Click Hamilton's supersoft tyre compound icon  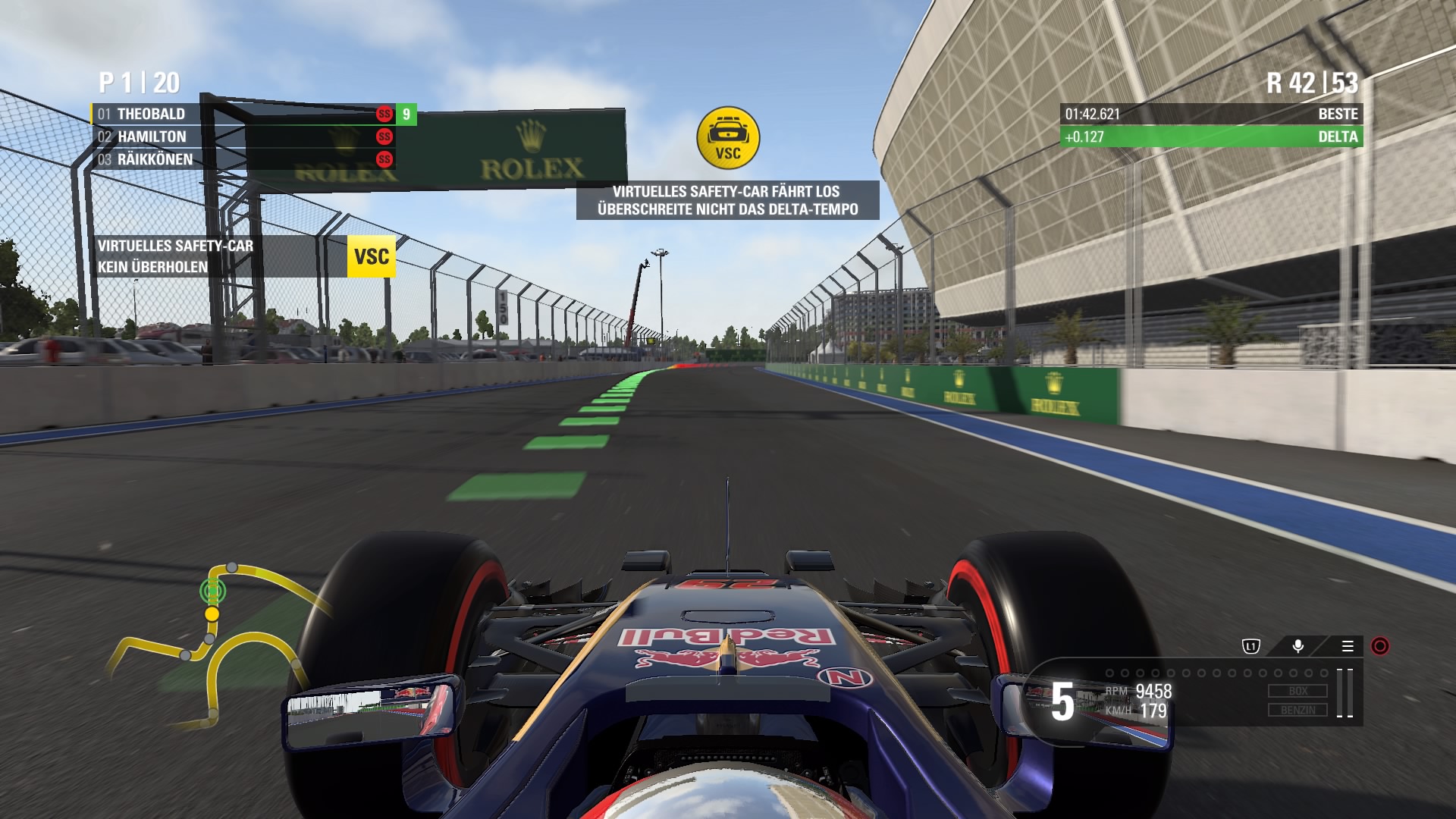pyautogui.click(x=385, y=136)
